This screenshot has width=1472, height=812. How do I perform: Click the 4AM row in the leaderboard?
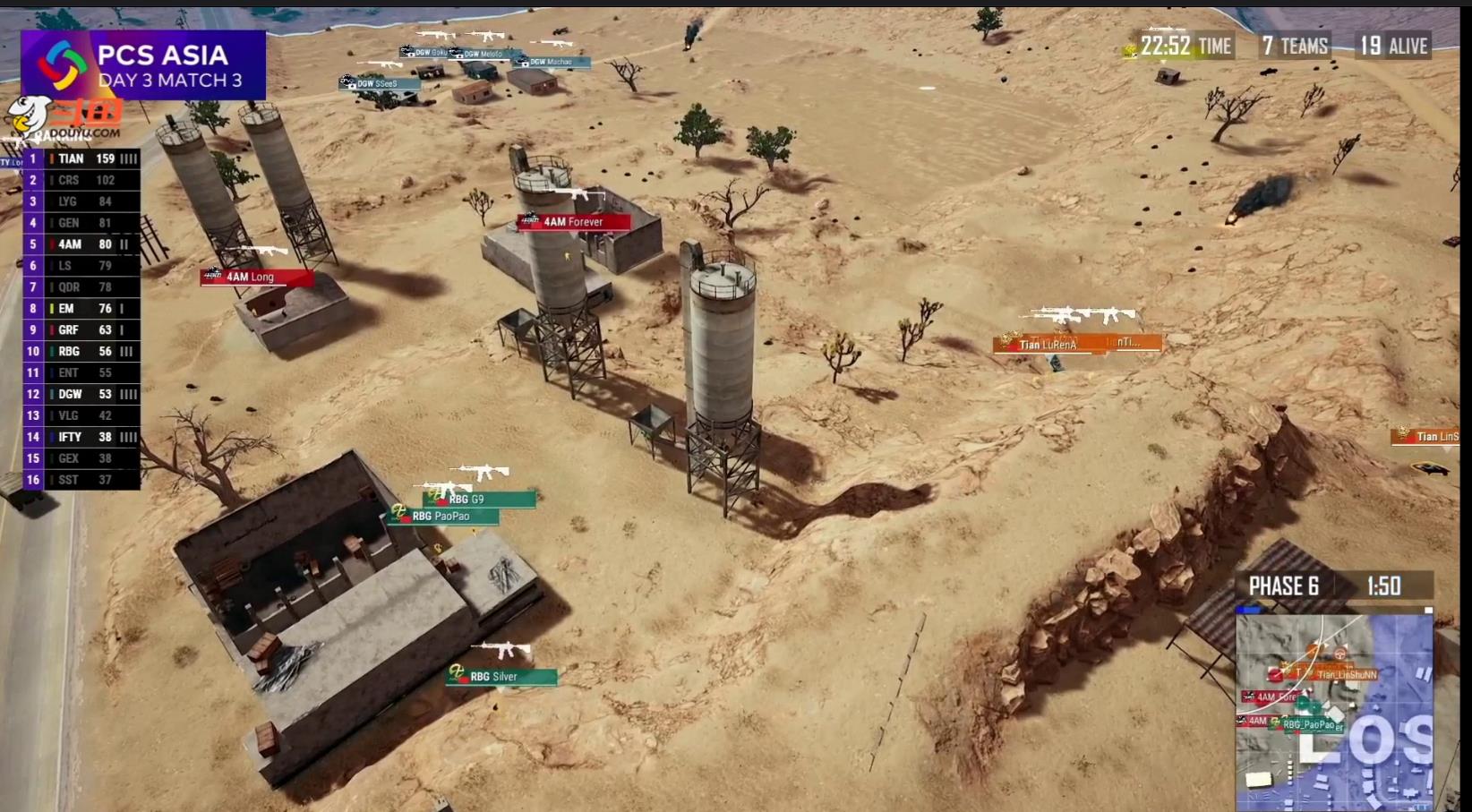point(81,244)
